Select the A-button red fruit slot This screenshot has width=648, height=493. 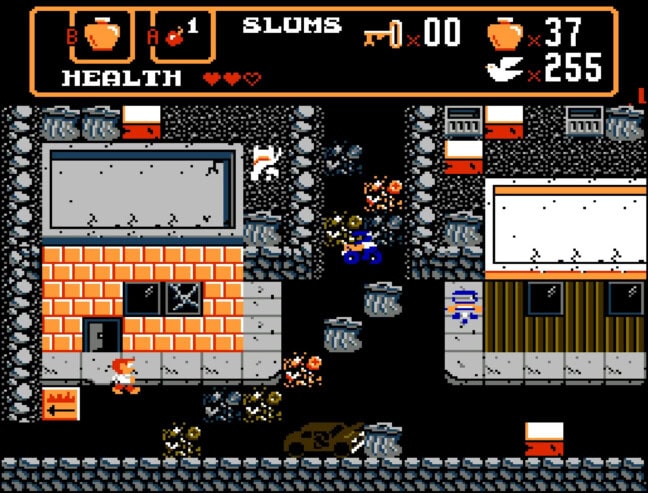(178, 37)
